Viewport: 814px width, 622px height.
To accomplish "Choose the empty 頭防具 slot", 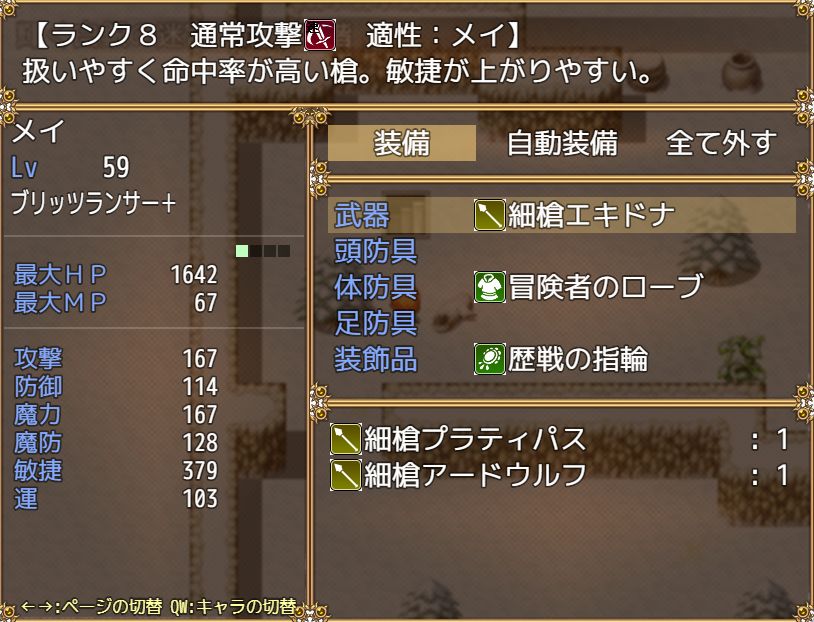I will 562,251.
